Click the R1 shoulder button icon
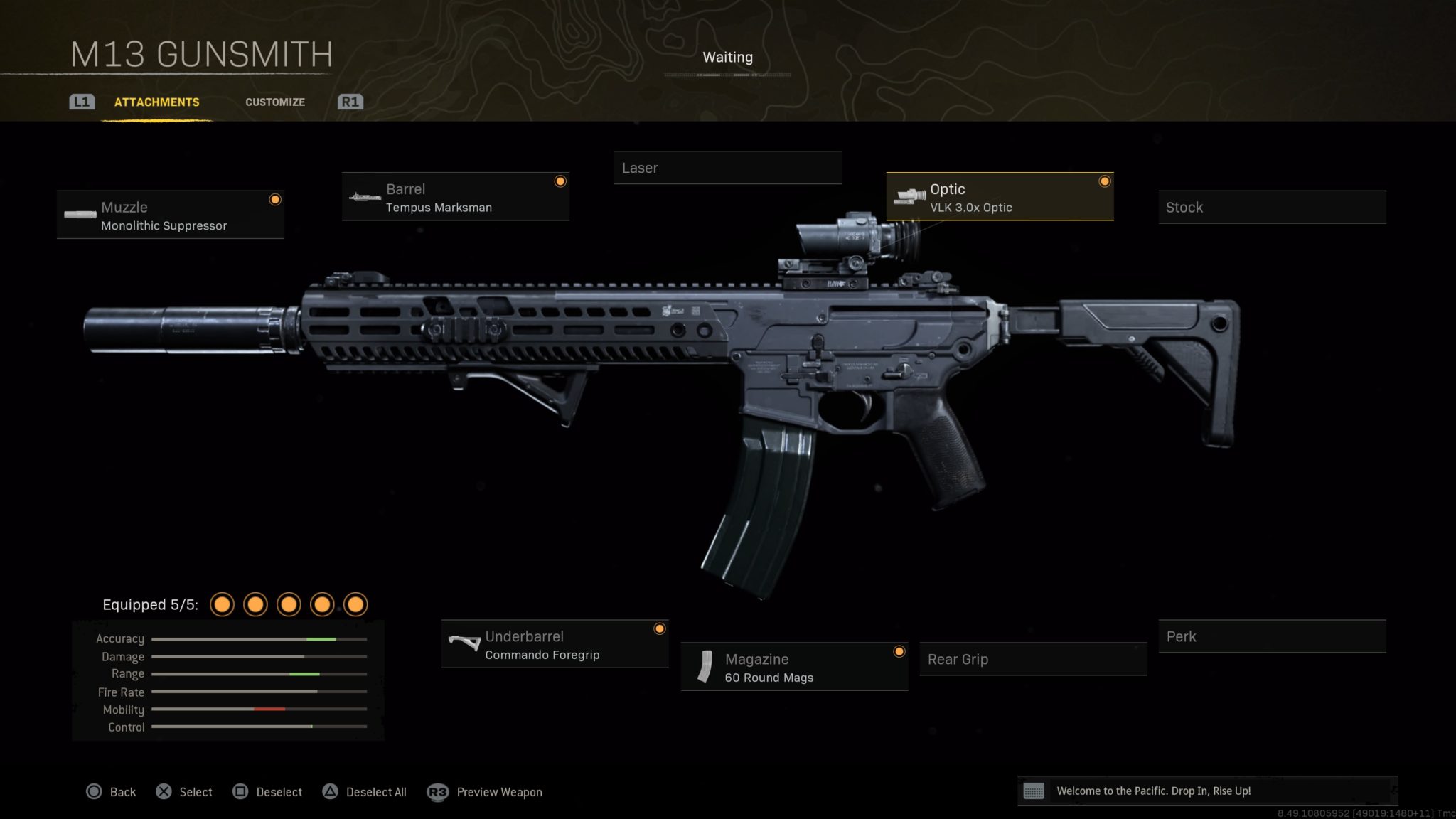1456x819 pixels. pyautogui.click(x=350, y=102)
